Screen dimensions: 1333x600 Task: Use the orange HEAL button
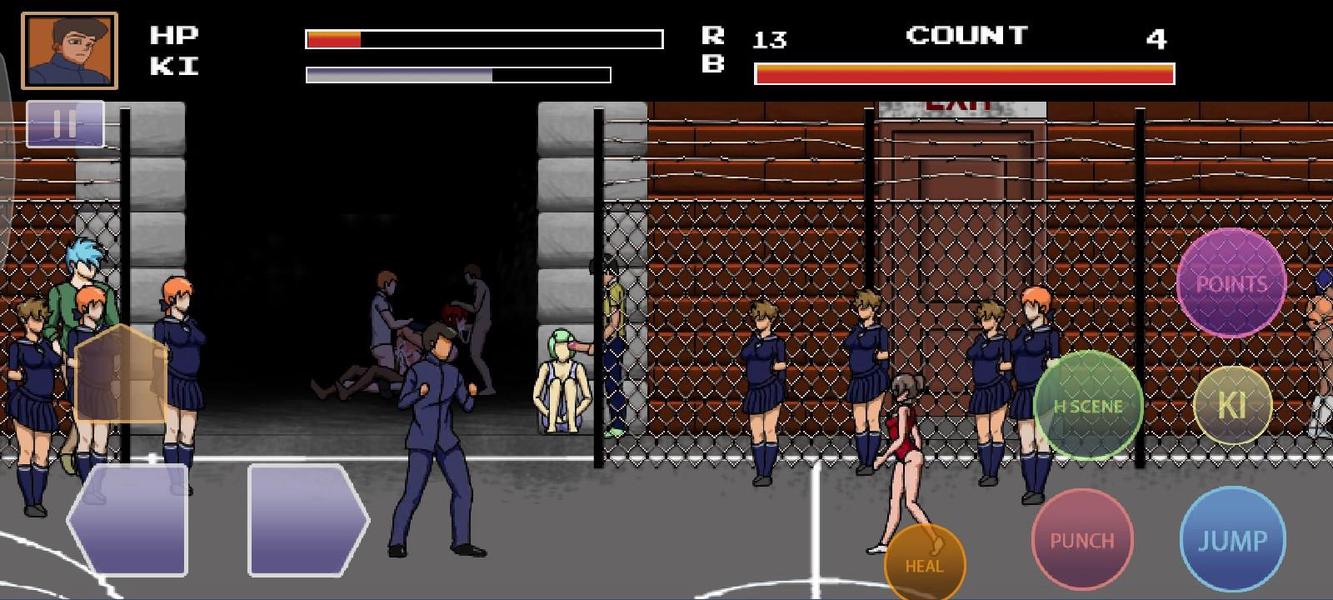[x=925, y=563]
